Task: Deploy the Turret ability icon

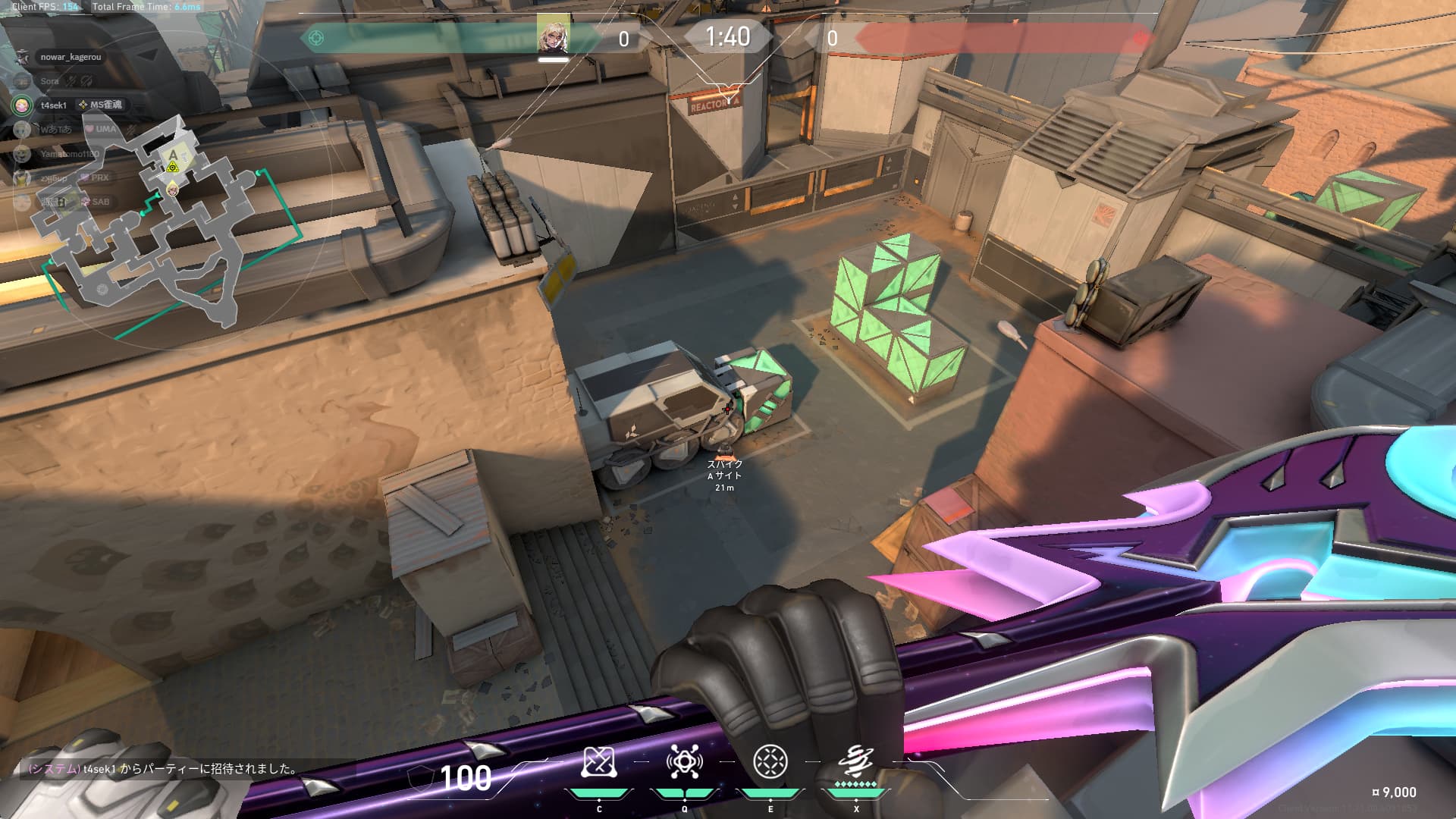Action: point(770,762)
